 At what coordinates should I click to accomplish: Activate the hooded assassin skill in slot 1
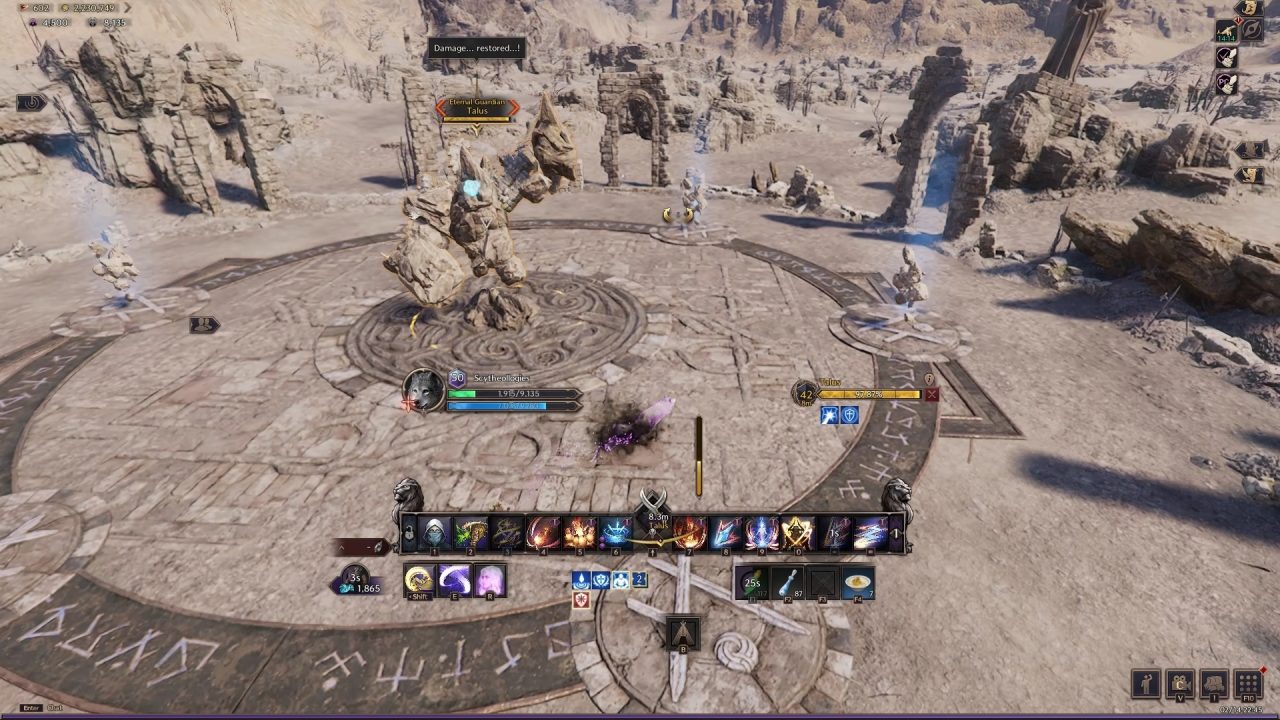434,532
